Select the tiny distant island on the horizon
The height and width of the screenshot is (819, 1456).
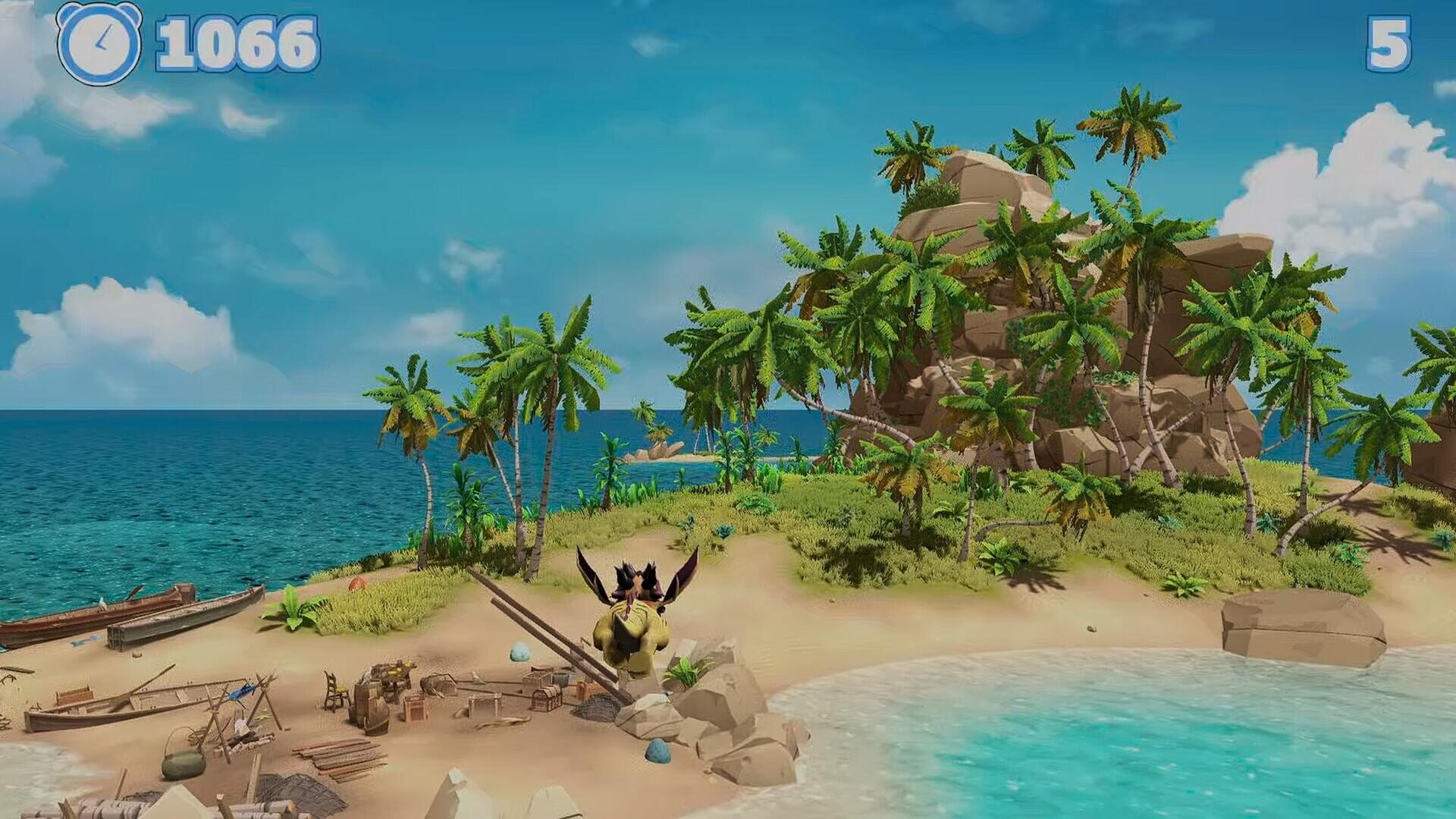(664, 446)
